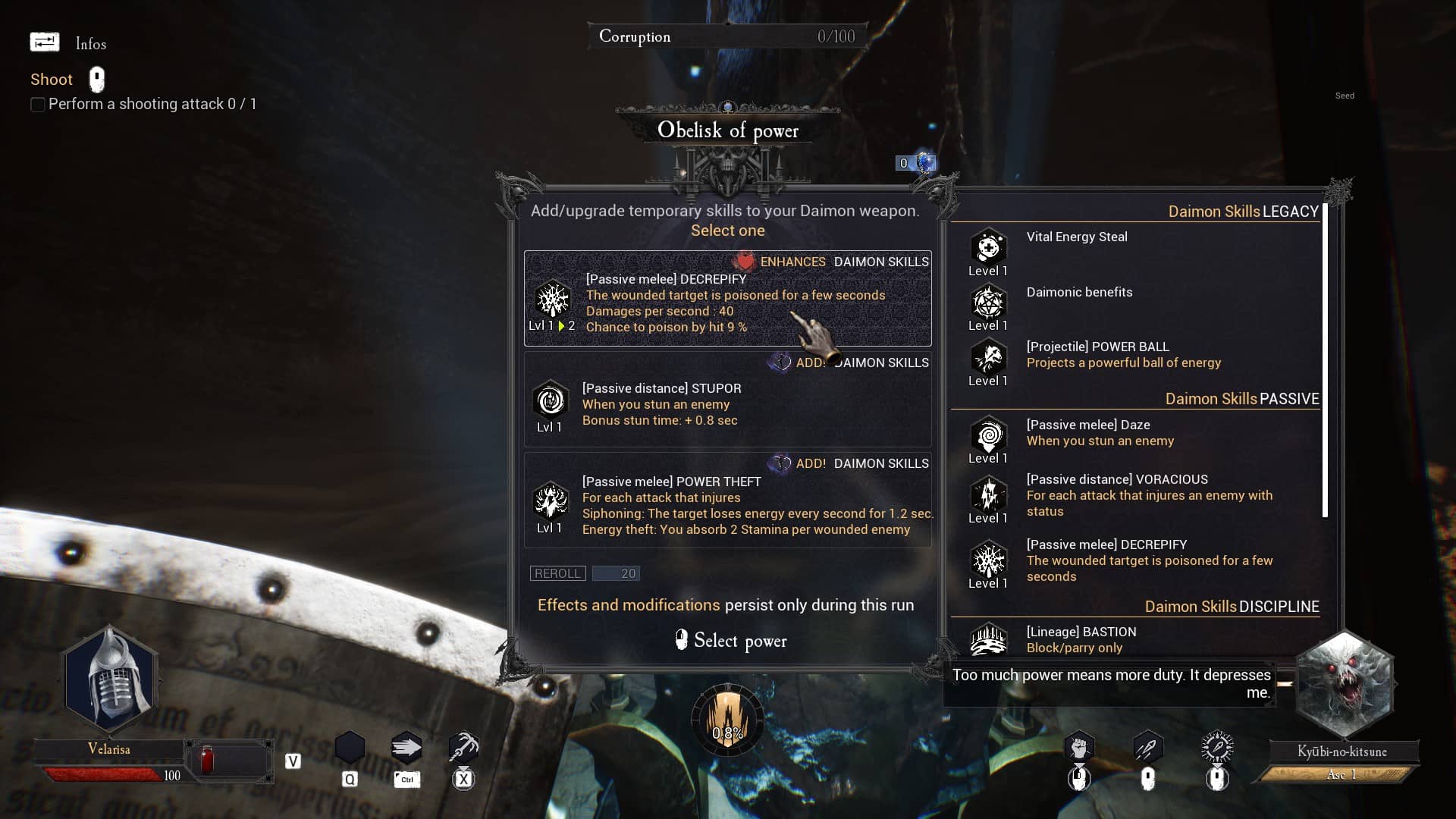Viewport: 1456px width, 819px height.
Task: Click the dash arrow ability icon
Action: [406, 748]
